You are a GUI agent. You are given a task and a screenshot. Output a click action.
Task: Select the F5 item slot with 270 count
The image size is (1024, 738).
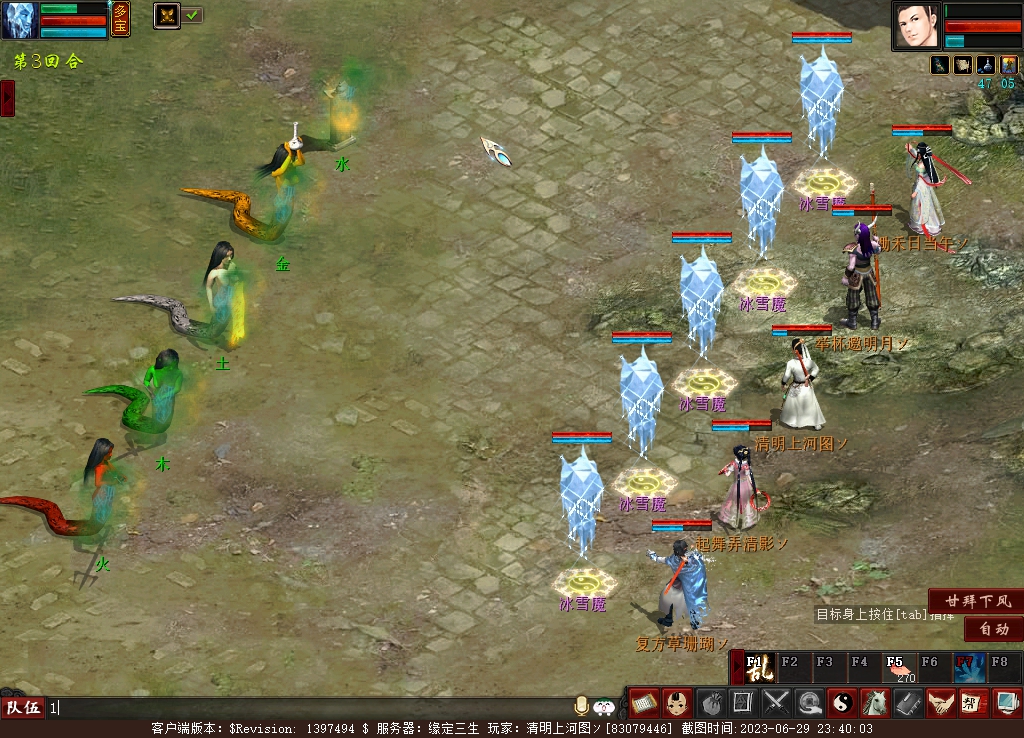(898, 667)
